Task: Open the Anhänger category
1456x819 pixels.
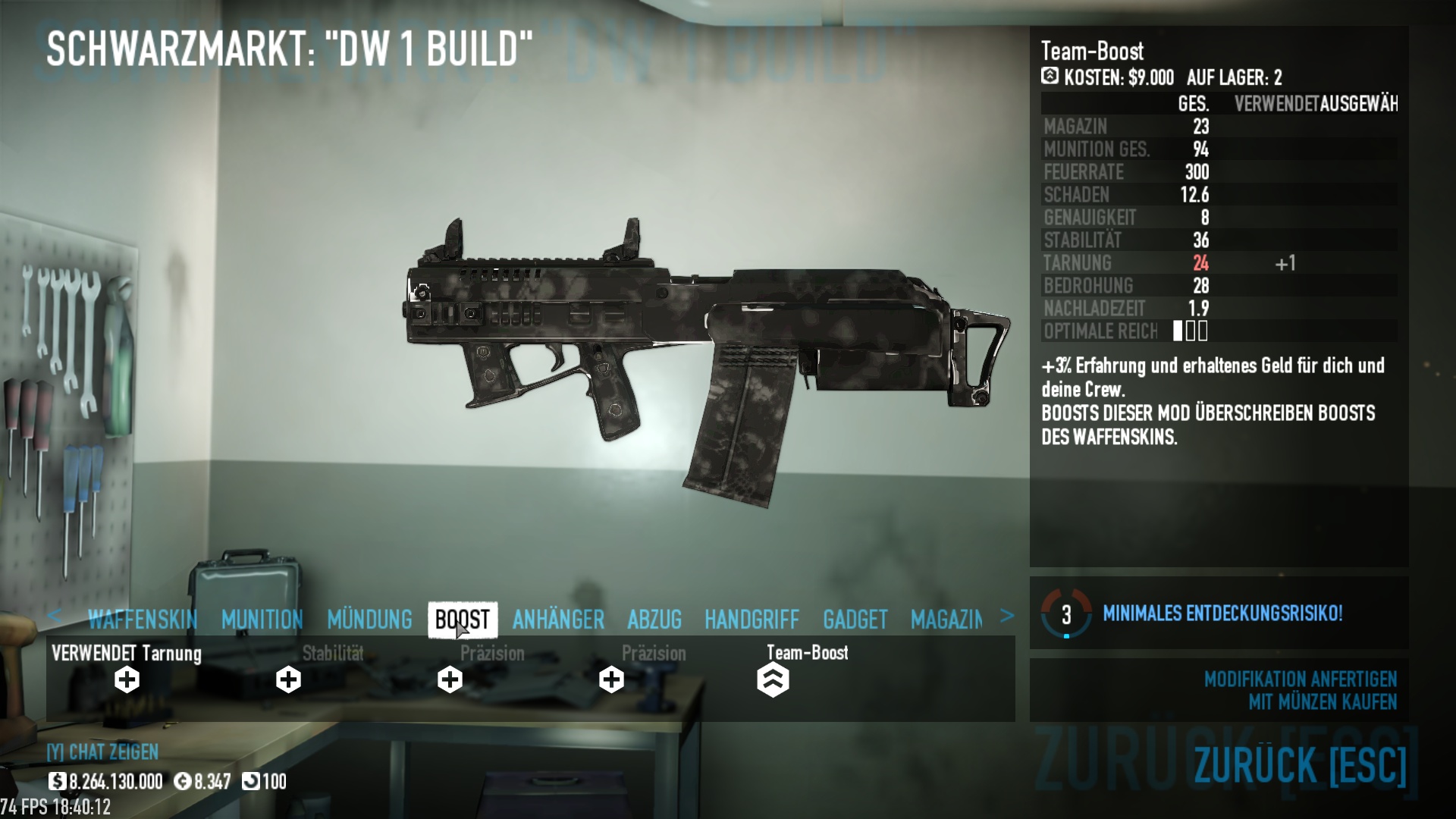Action: (x=558, y=620)
